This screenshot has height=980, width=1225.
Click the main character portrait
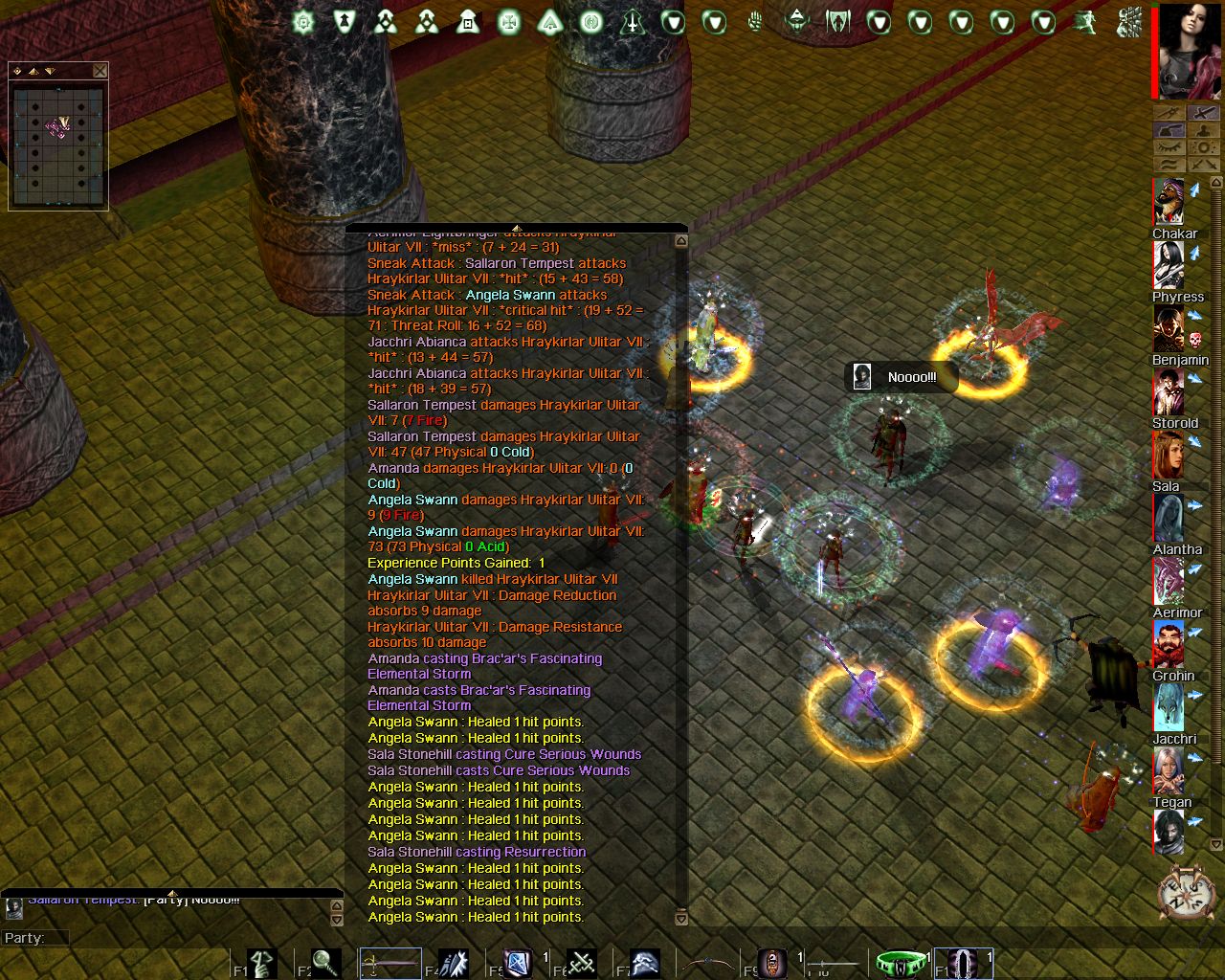[x=1190, y=52]
